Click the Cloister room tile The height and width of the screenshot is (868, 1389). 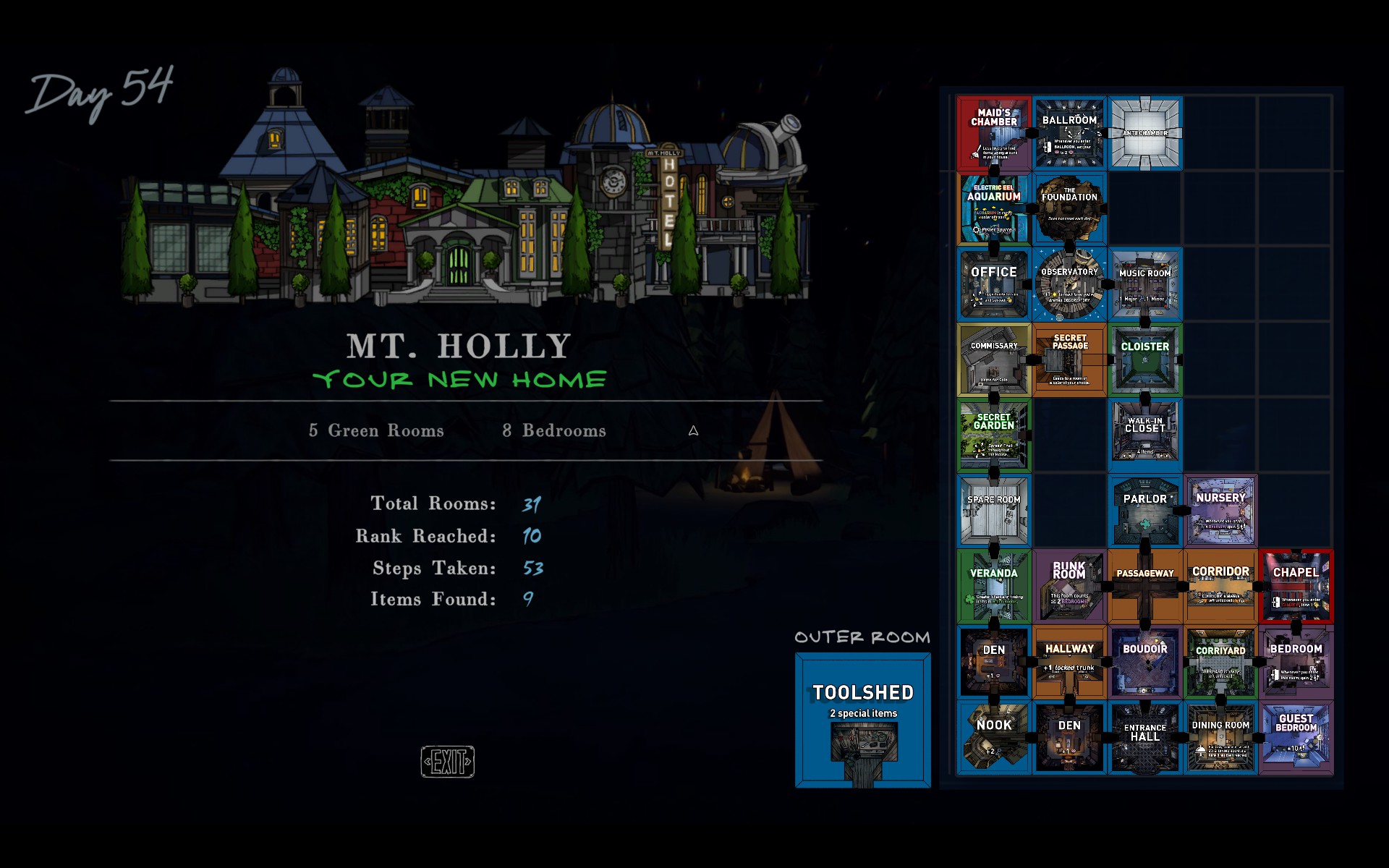pyautogui.click(x=1145, y=360)
